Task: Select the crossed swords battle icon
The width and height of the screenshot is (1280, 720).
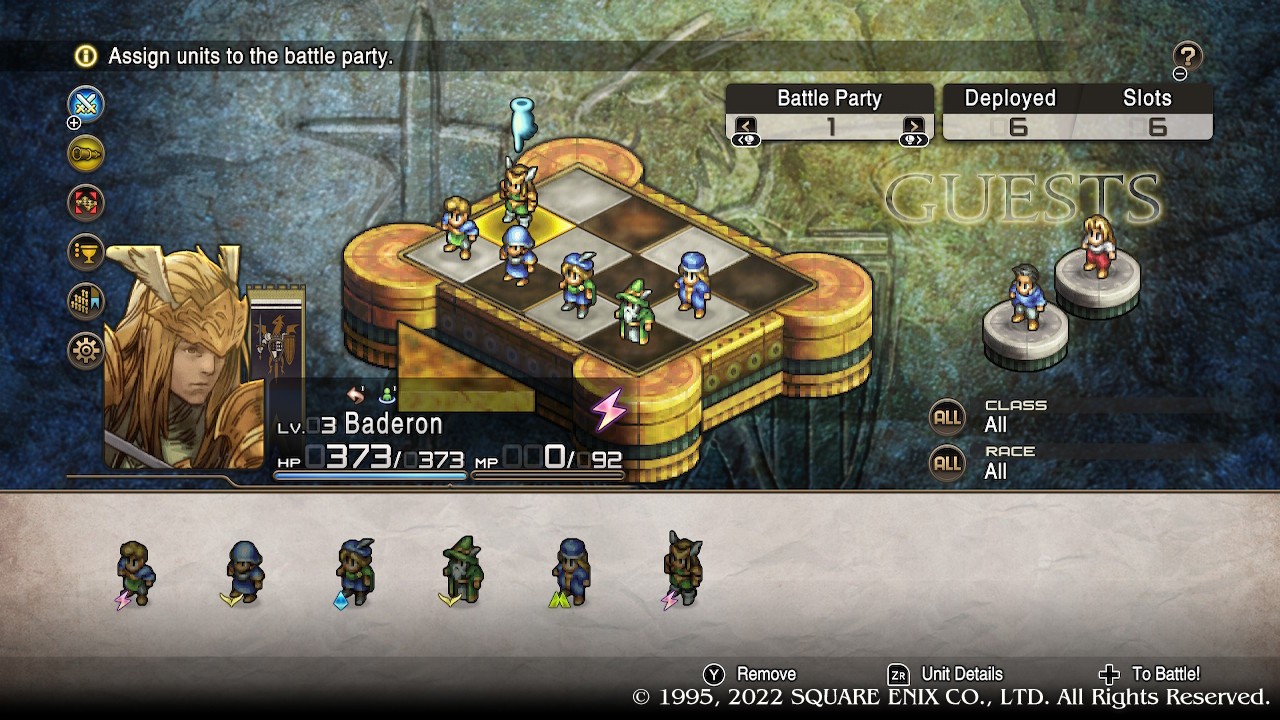Action: (x=86, y=104)
